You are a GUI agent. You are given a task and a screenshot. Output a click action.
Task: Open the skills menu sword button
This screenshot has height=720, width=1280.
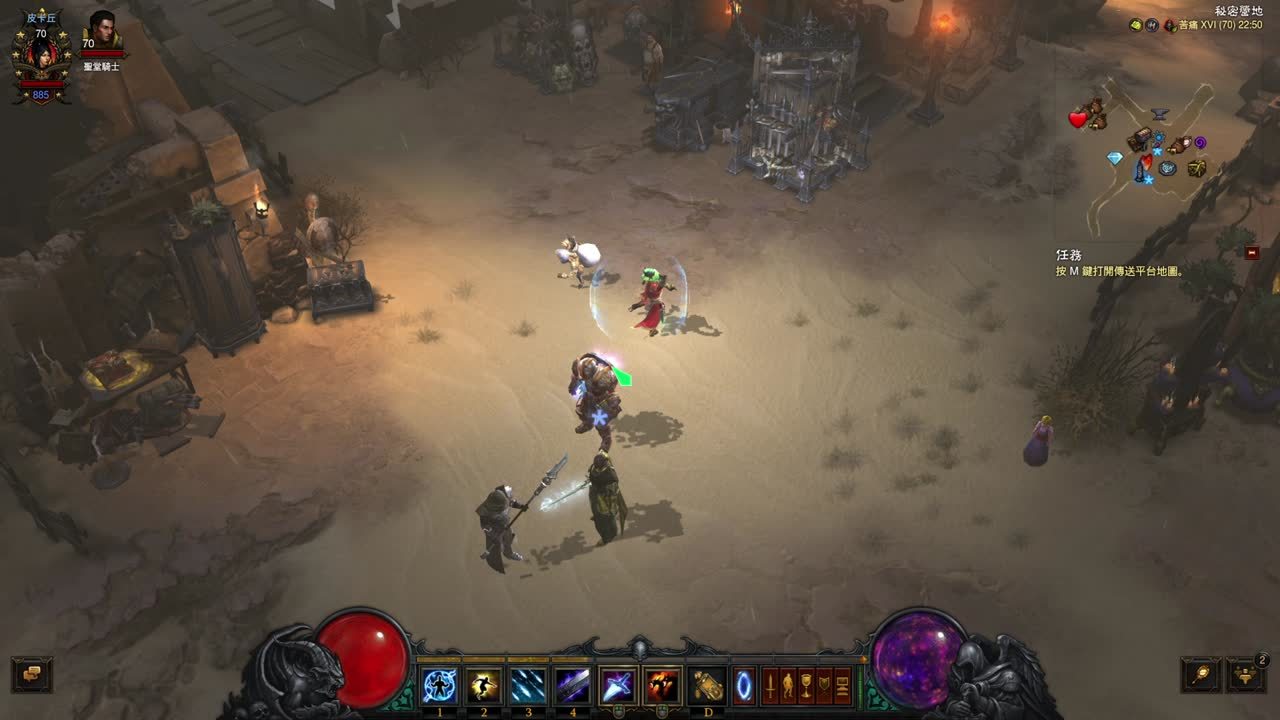(x=770, y=686)
